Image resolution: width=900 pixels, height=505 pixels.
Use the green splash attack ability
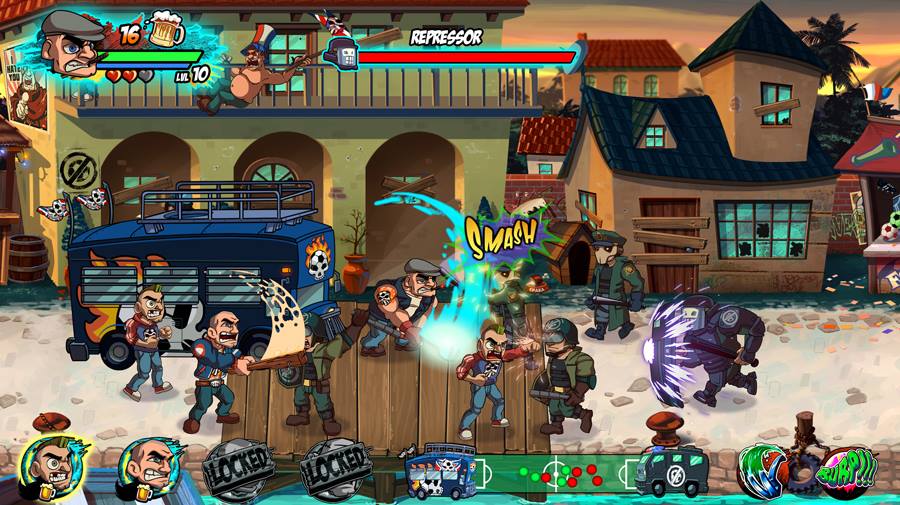tap(767, 469)
